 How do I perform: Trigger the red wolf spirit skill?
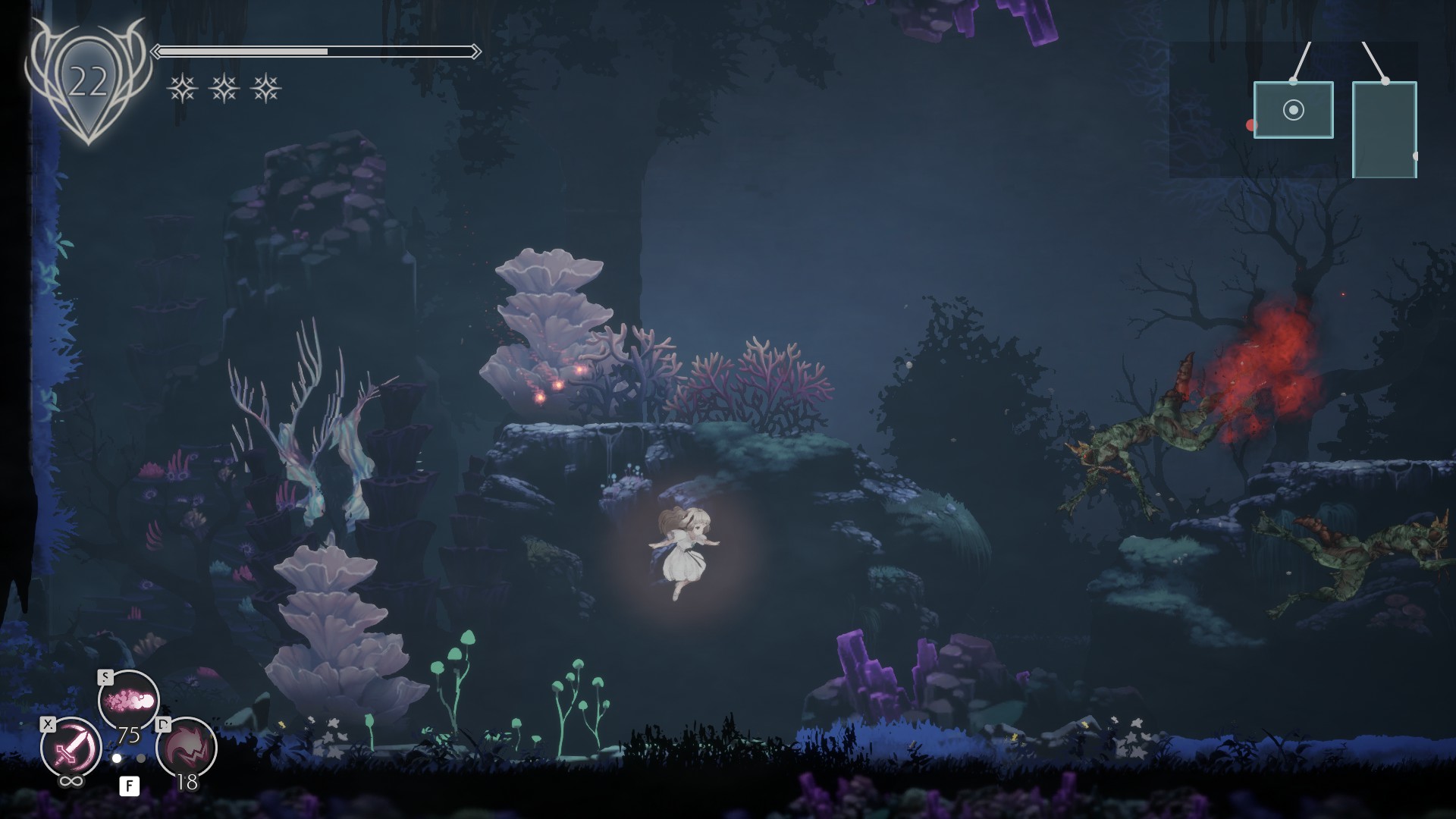pyautogui.click(x=187, y=748)
